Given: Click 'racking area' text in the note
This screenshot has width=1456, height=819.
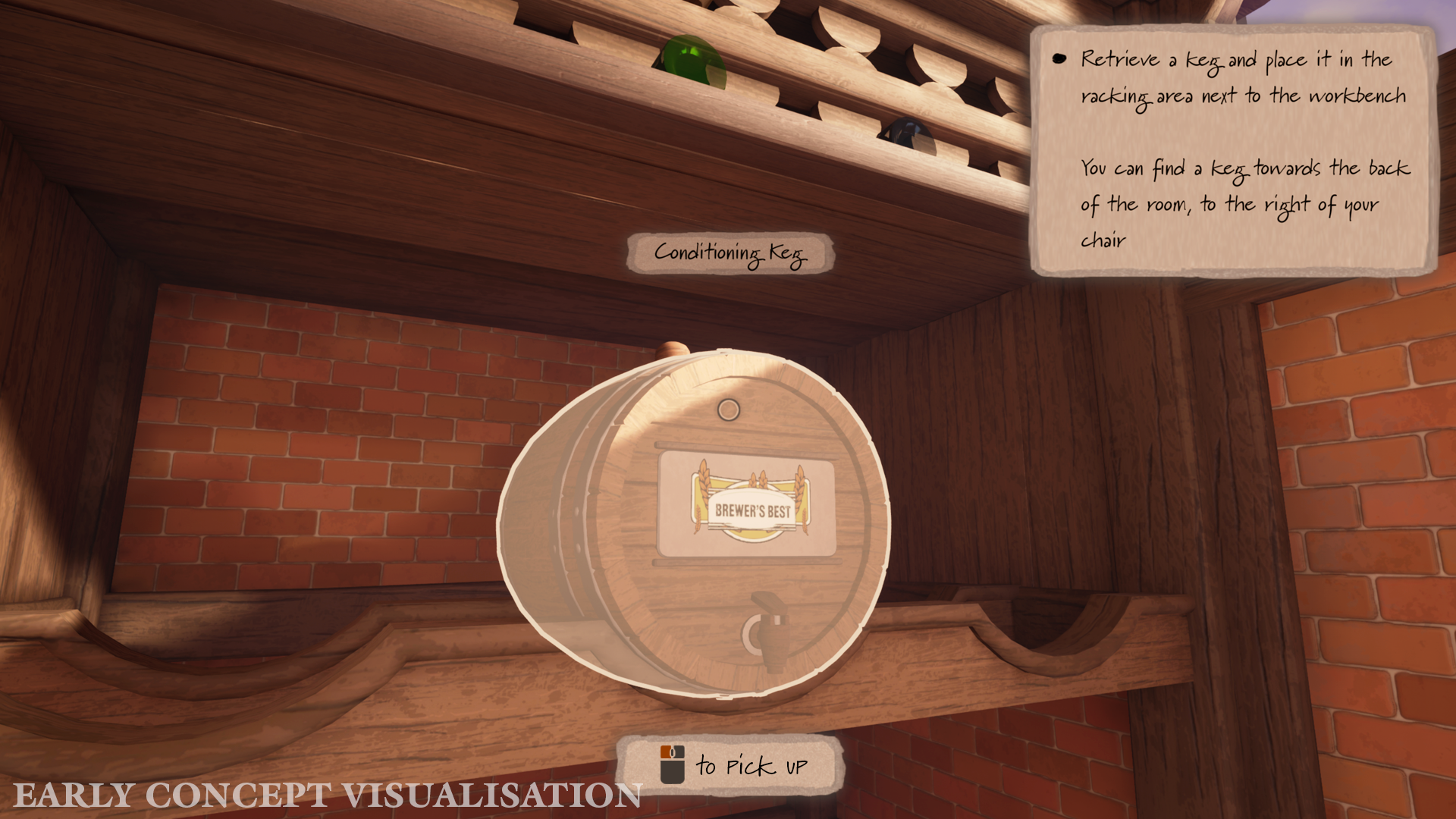Looking at the screenshot, I should tap(1137, 96).
